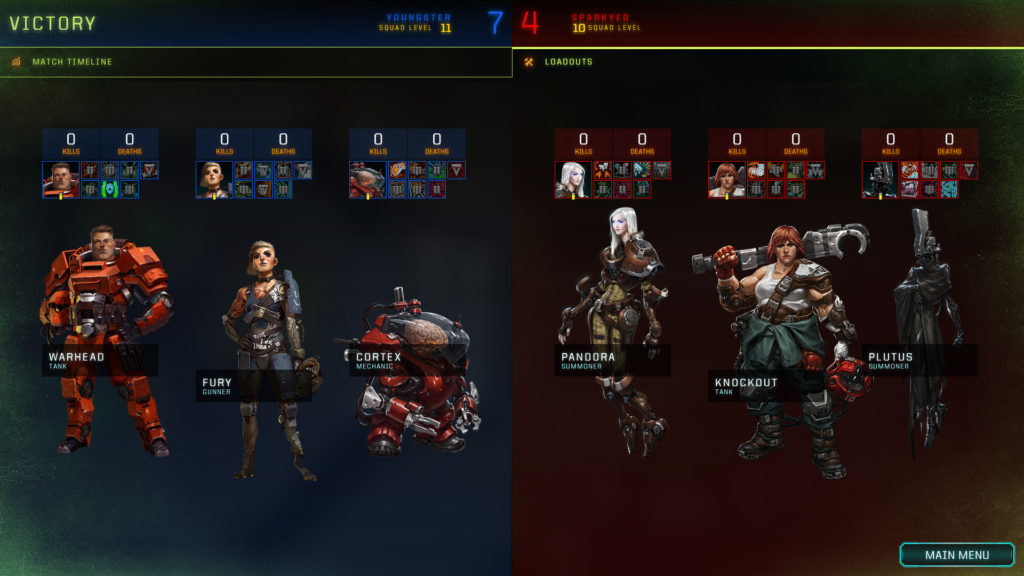Click Warhead's green glowing loadout item
Viewport: 1024px width, 576px height.
click(109, 189)
